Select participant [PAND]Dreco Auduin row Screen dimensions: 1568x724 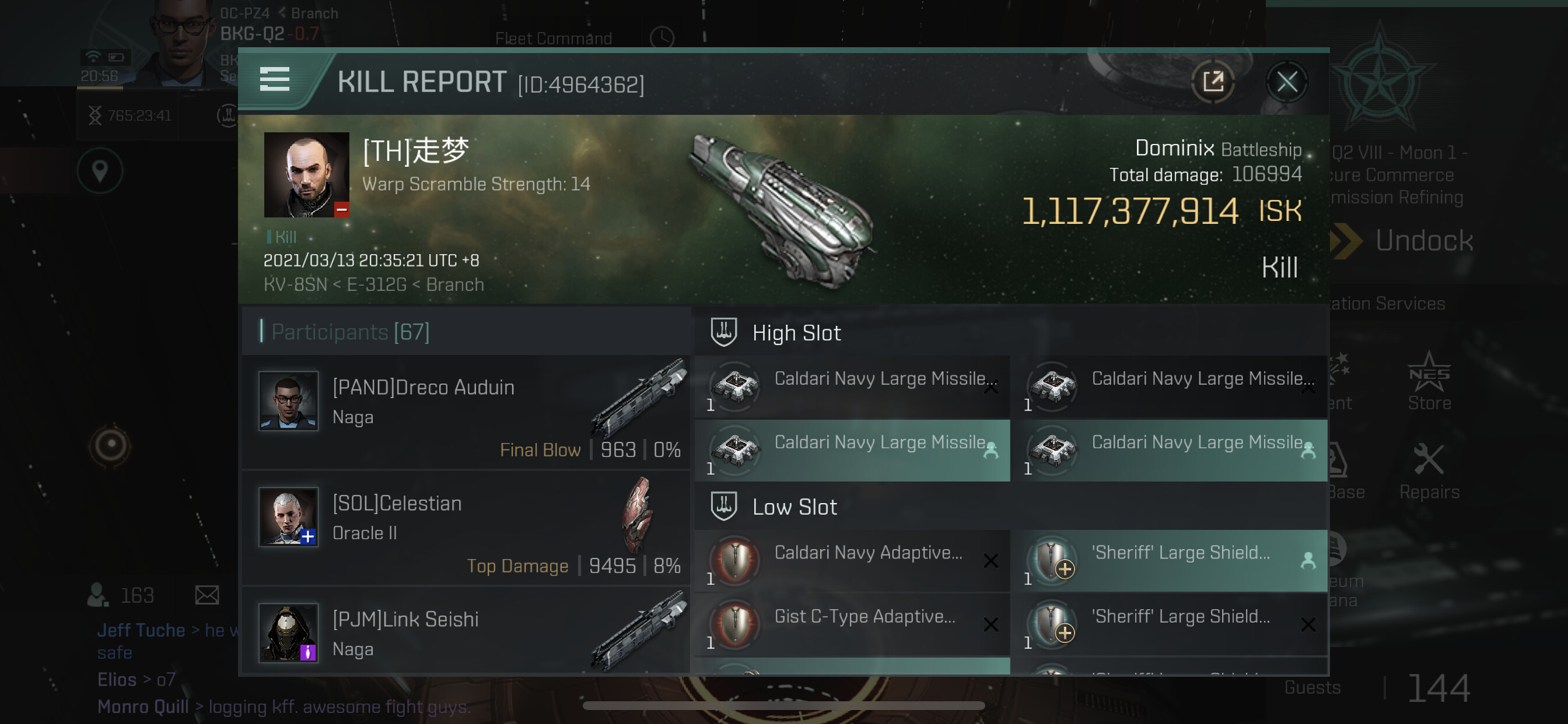[466, 413]
